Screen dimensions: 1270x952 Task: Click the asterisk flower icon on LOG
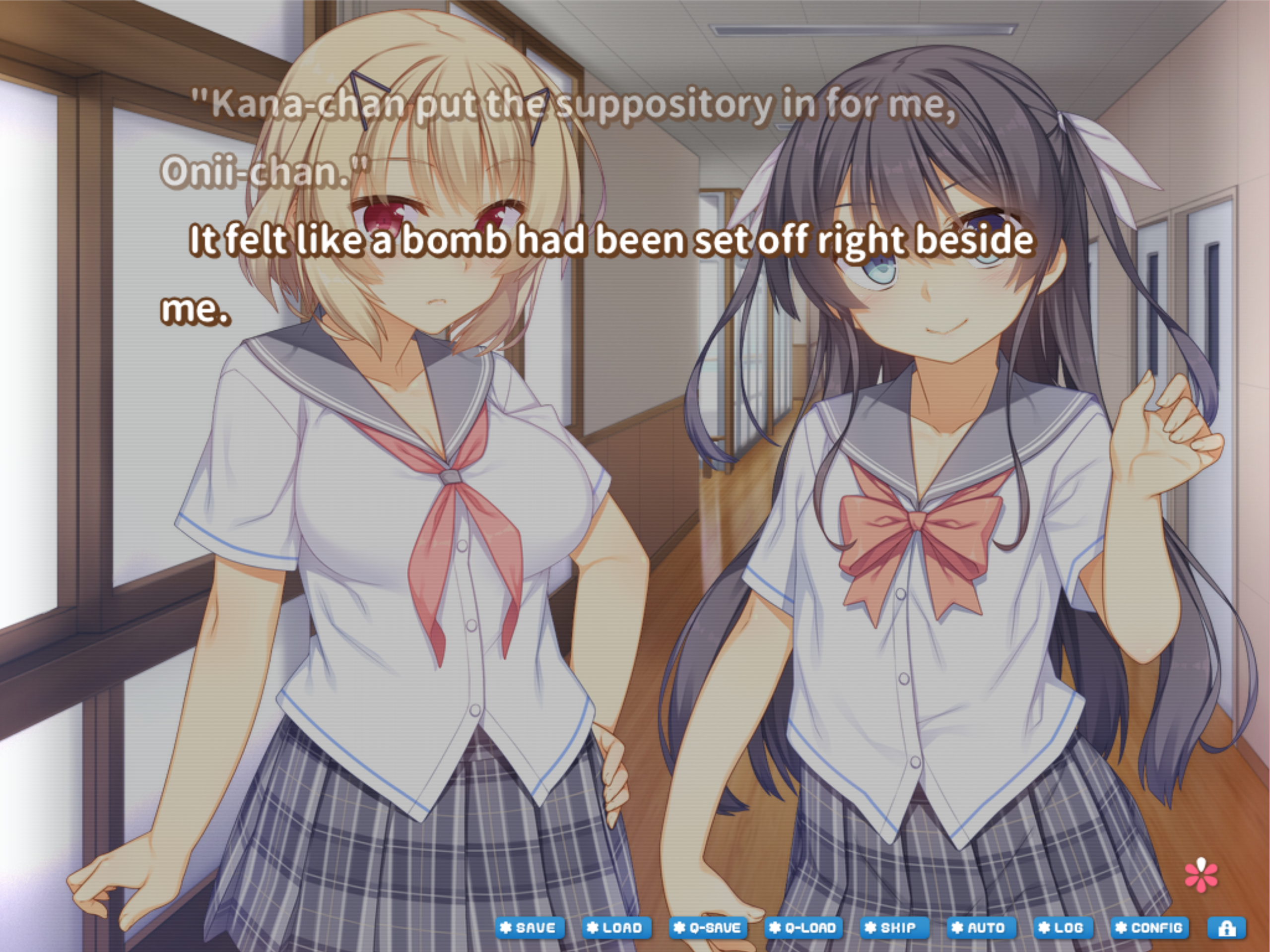click(1045, 926)
